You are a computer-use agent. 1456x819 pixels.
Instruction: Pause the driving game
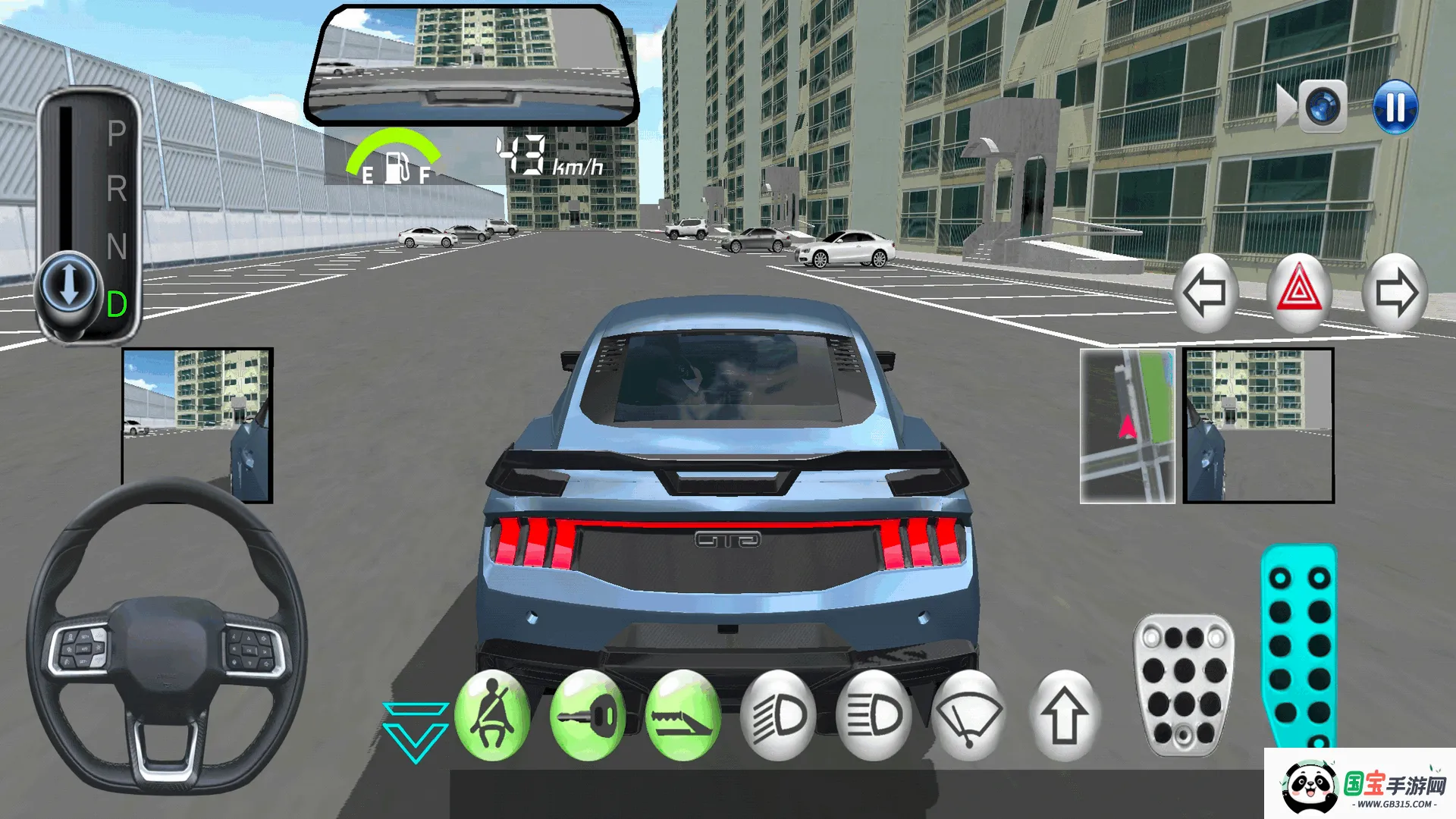coord(1396,108)
